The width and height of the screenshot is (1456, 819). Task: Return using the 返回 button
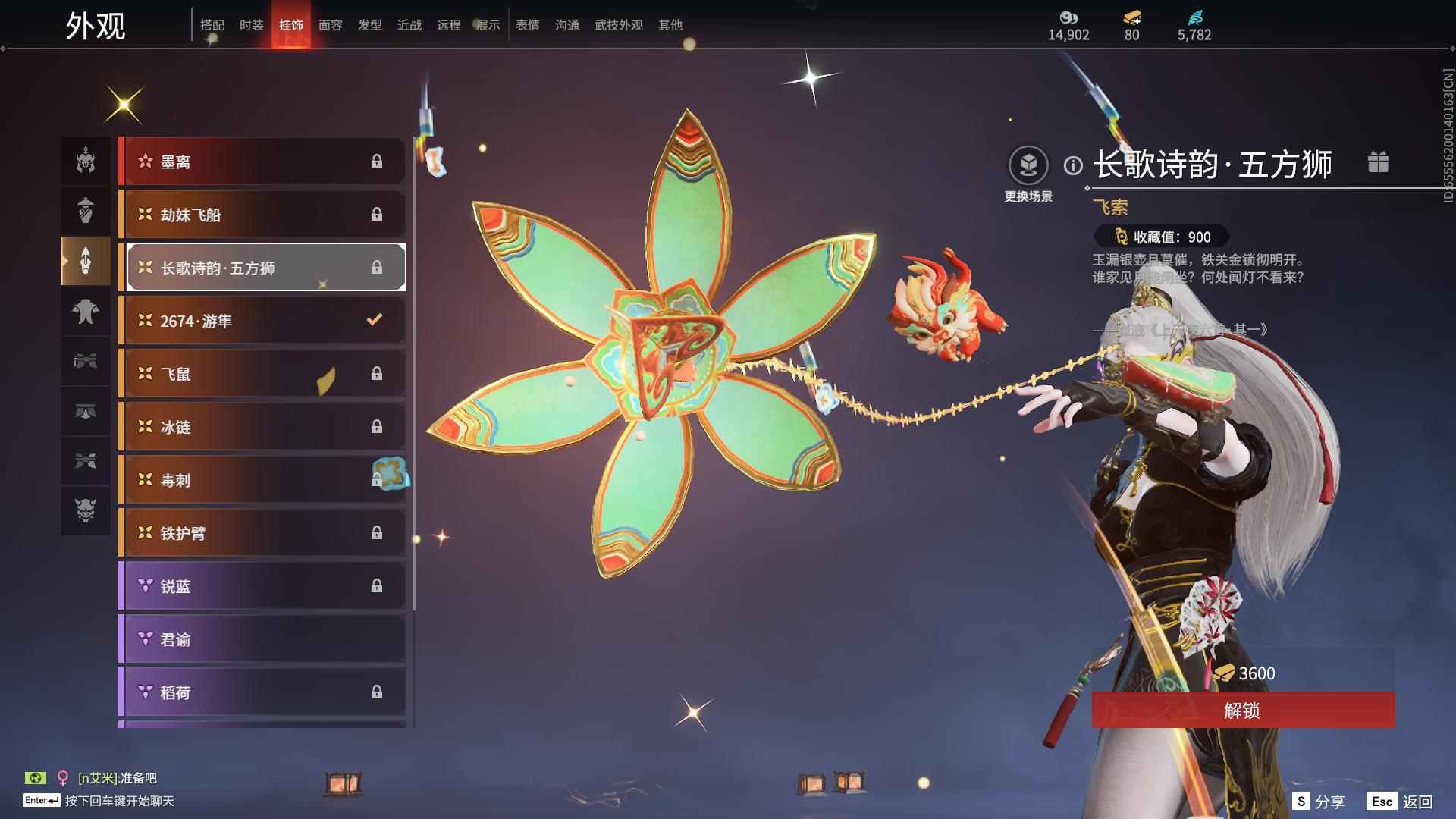point(1401,802)
